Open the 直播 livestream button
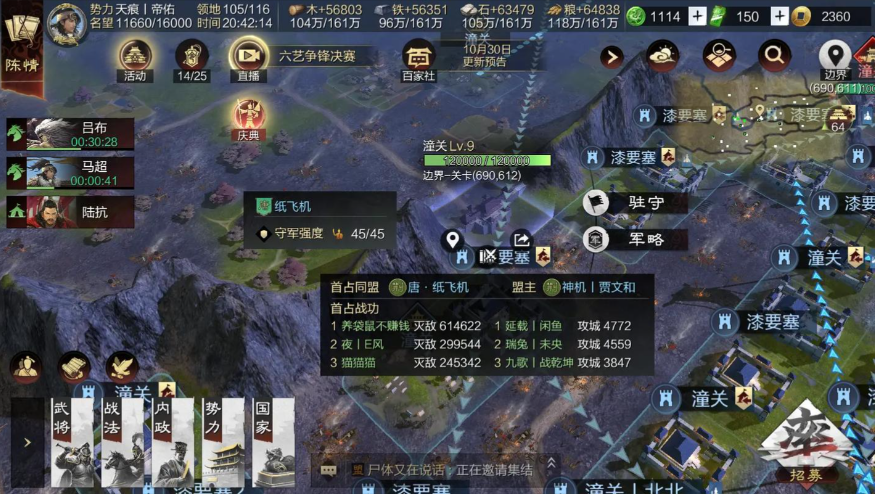The height and width of the screenshot is (494, 875). tap(247, 60)
